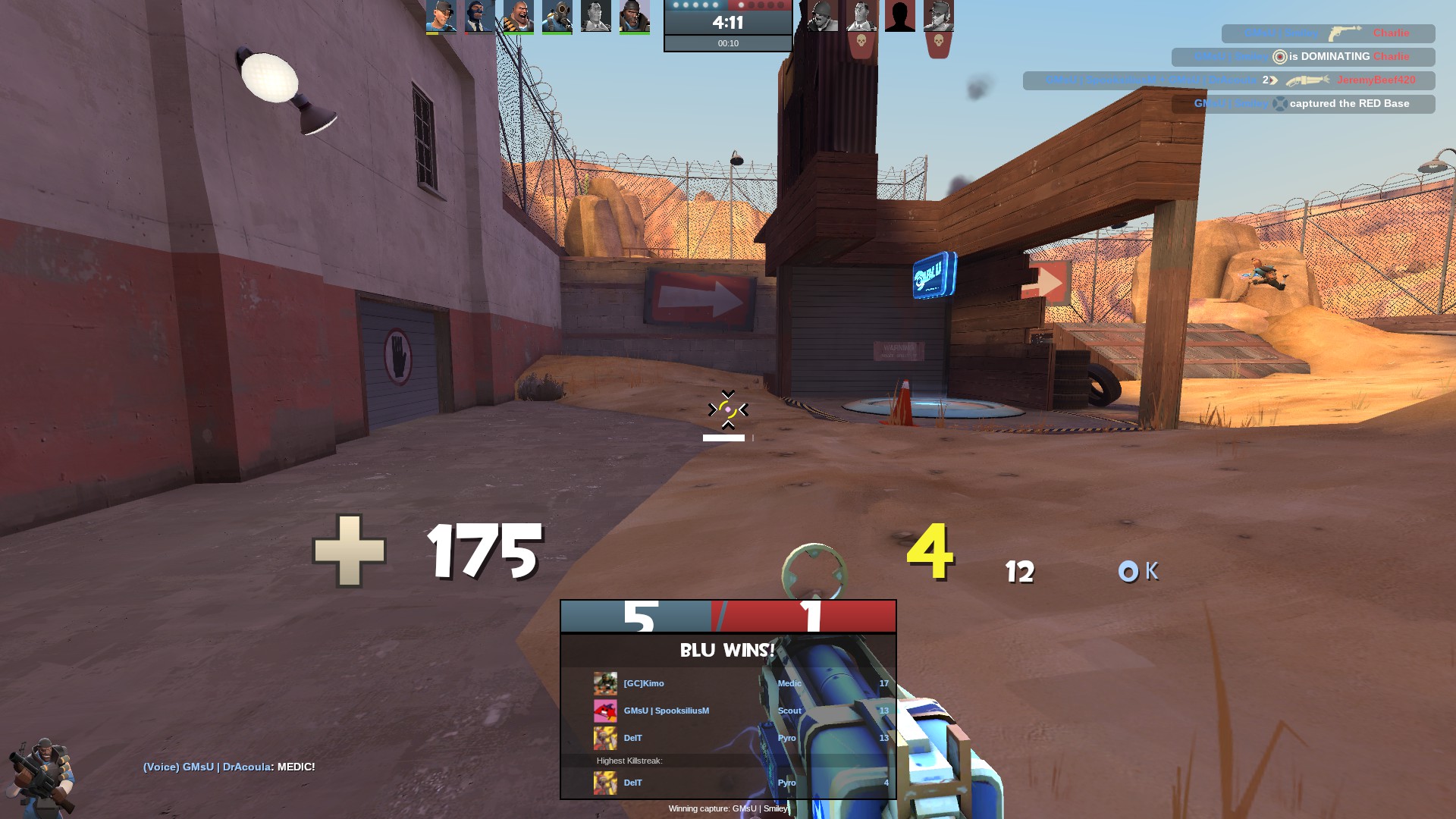Choose the BLU Heavy portrait
The height and width of the screenshot is (819, 1456).
(x=518, y=16)
